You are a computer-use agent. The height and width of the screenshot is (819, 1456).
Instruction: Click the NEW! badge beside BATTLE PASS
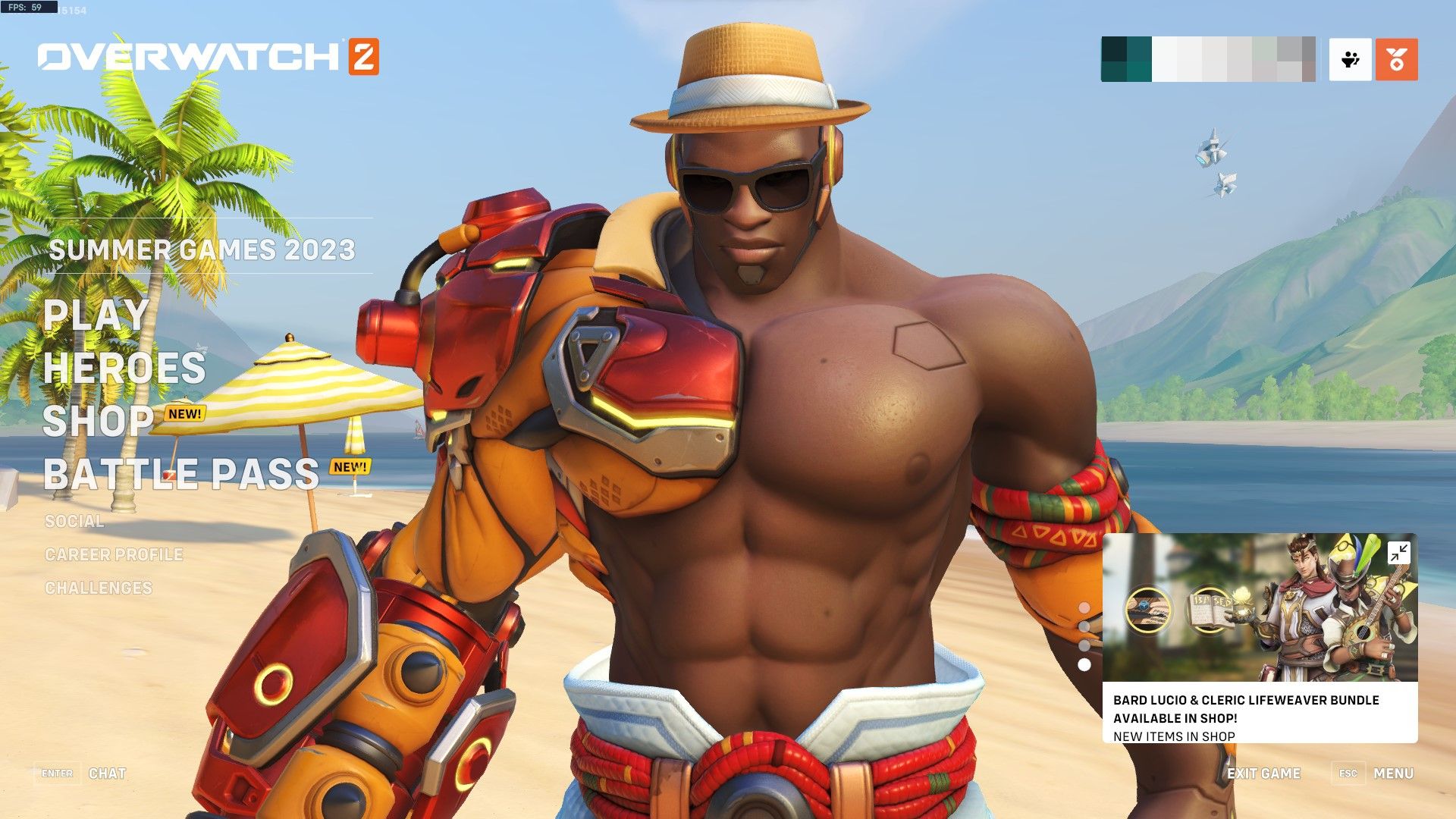pos(349,468)
